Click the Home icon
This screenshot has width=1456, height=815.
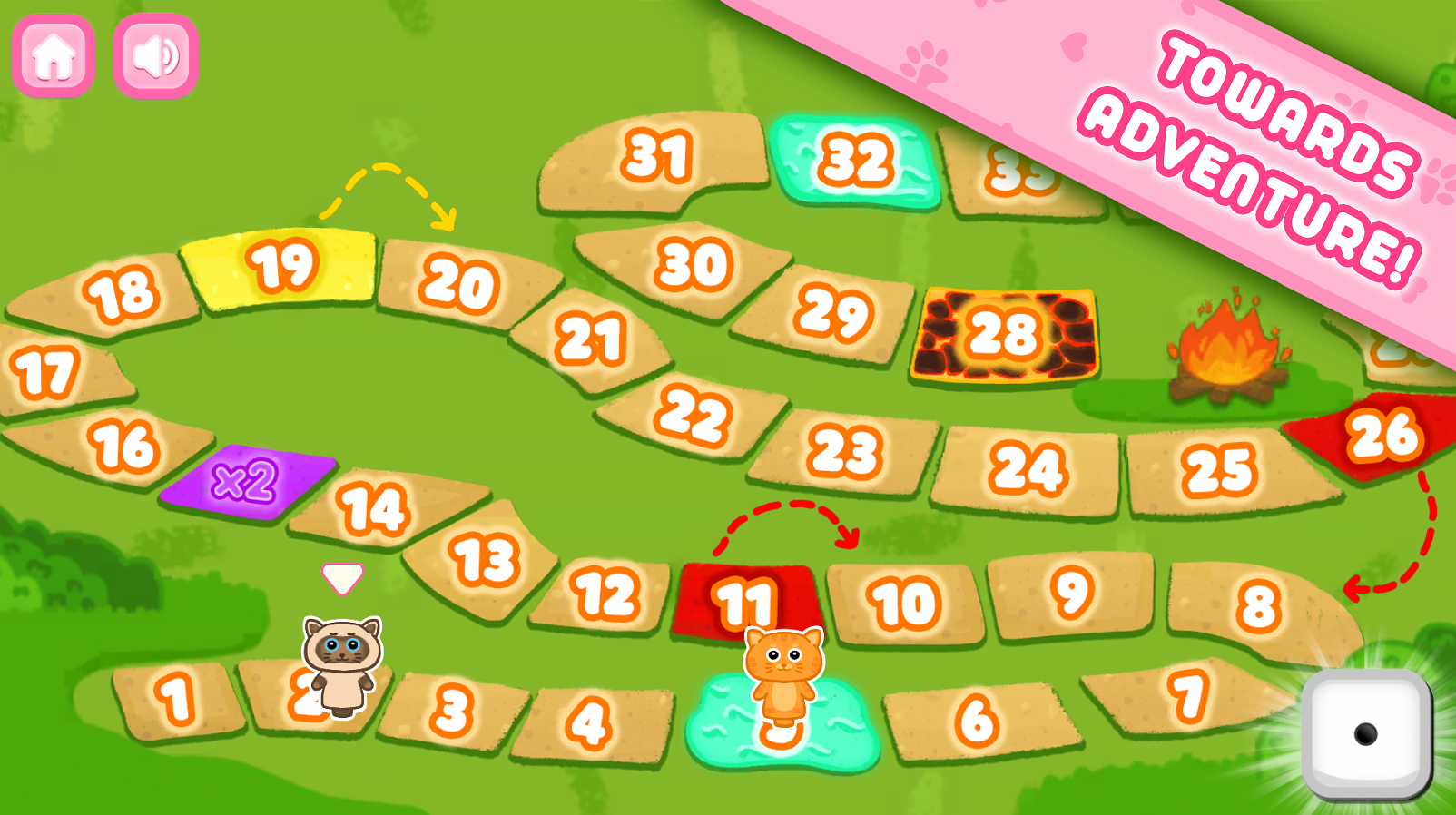coord(53,57)
